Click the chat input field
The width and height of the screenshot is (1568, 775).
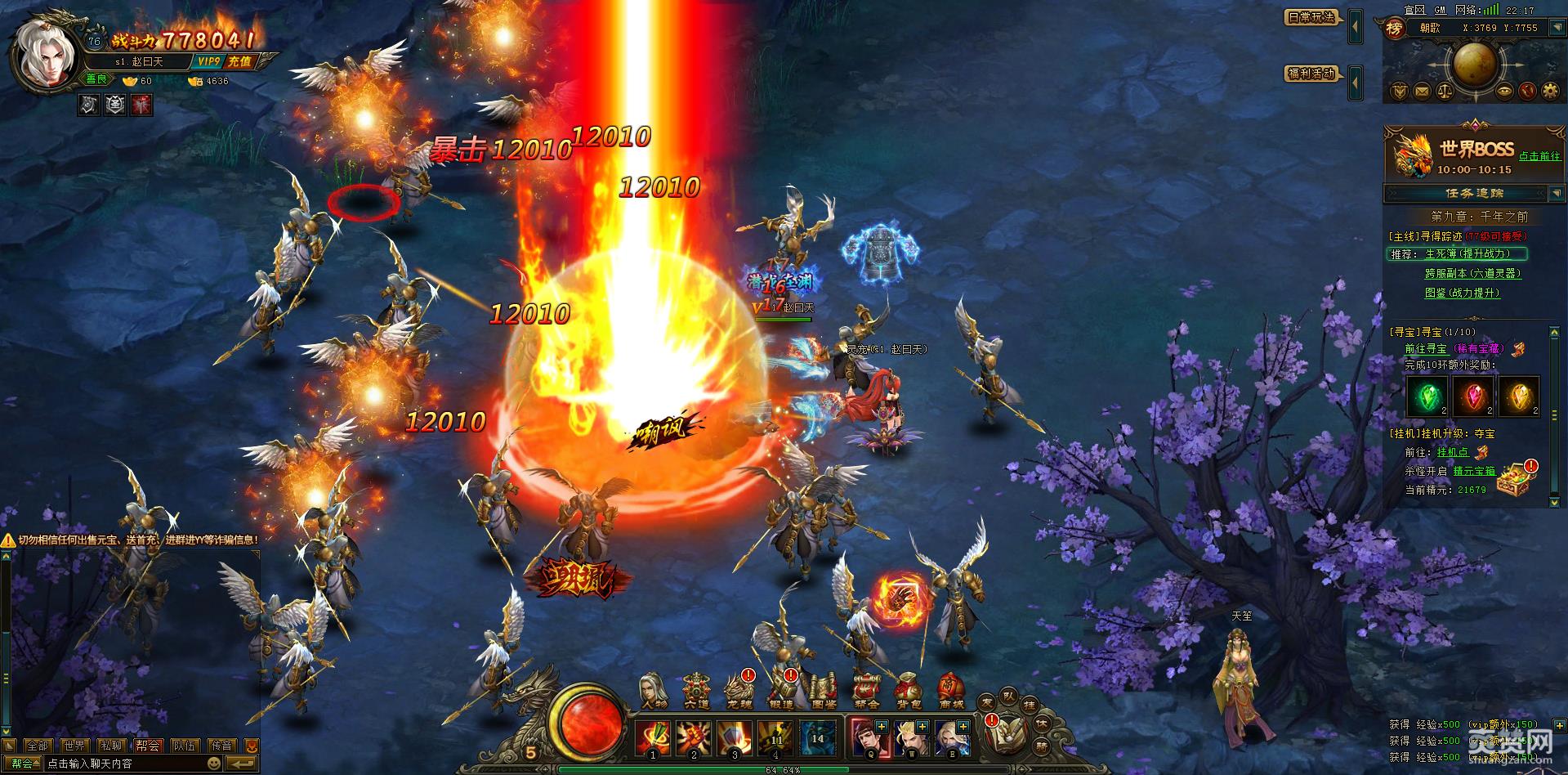[123, 764]
